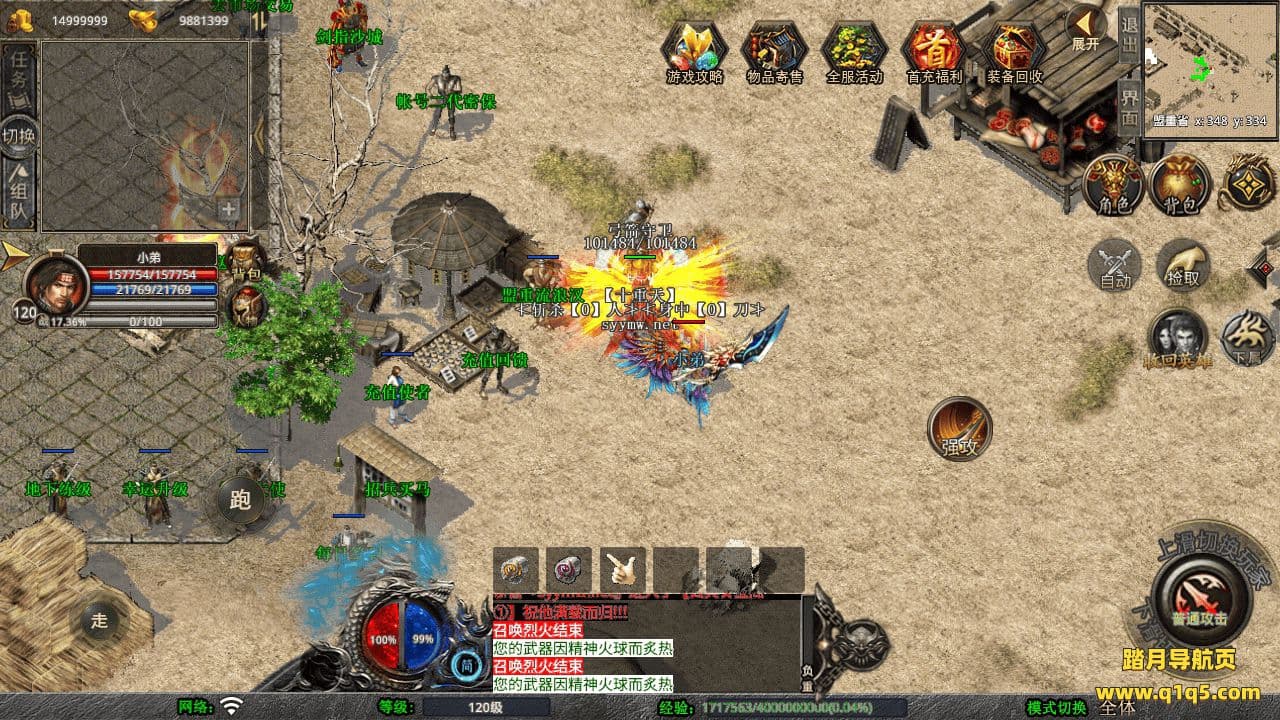
Task: Select the 界面 interface tab
Action: [x=1129, y=107]
